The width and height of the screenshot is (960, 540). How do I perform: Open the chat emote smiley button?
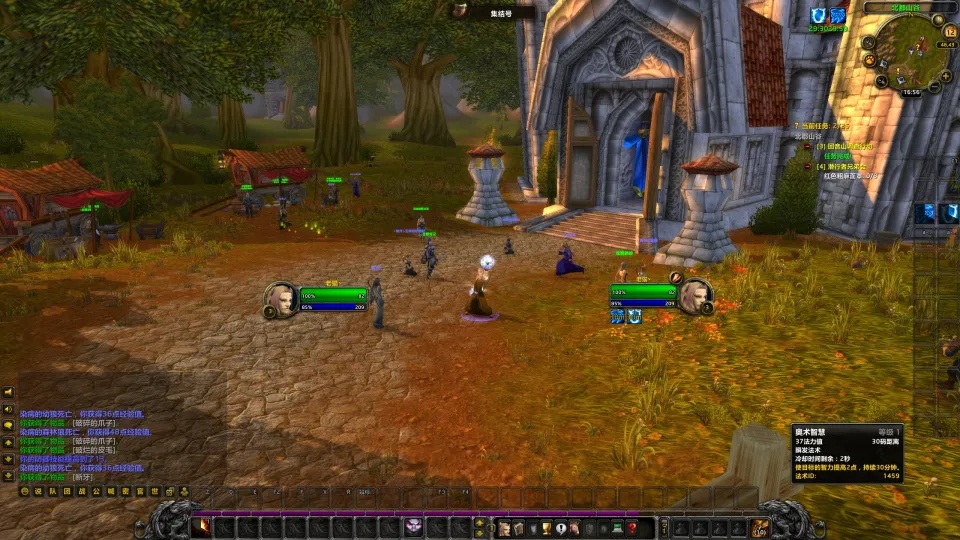[x=25, y=491]
